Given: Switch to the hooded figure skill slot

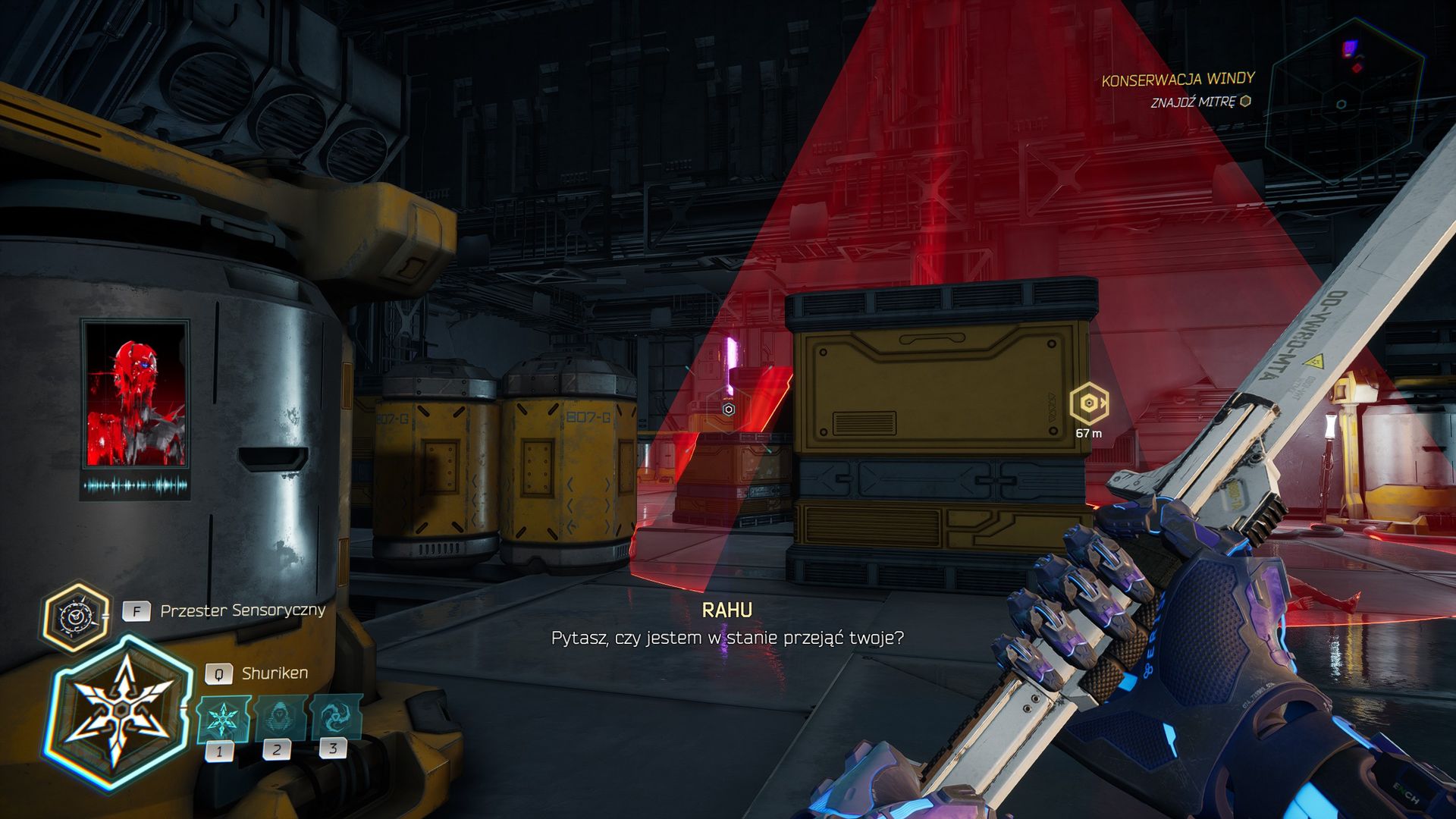Looking at the screenshot, I should (x=278, y=717).
